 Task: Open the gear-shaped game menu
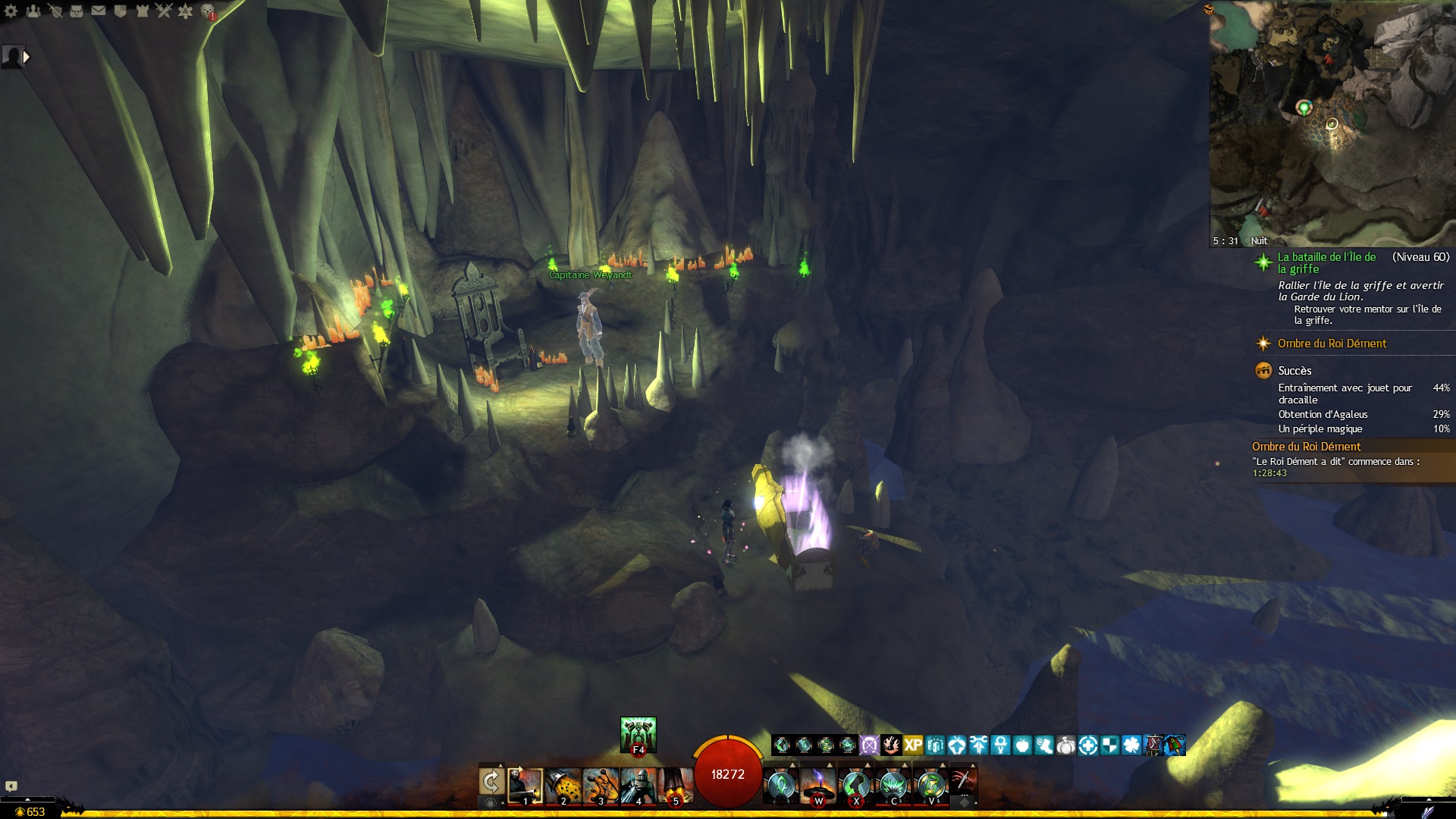(x=11, y=11)
